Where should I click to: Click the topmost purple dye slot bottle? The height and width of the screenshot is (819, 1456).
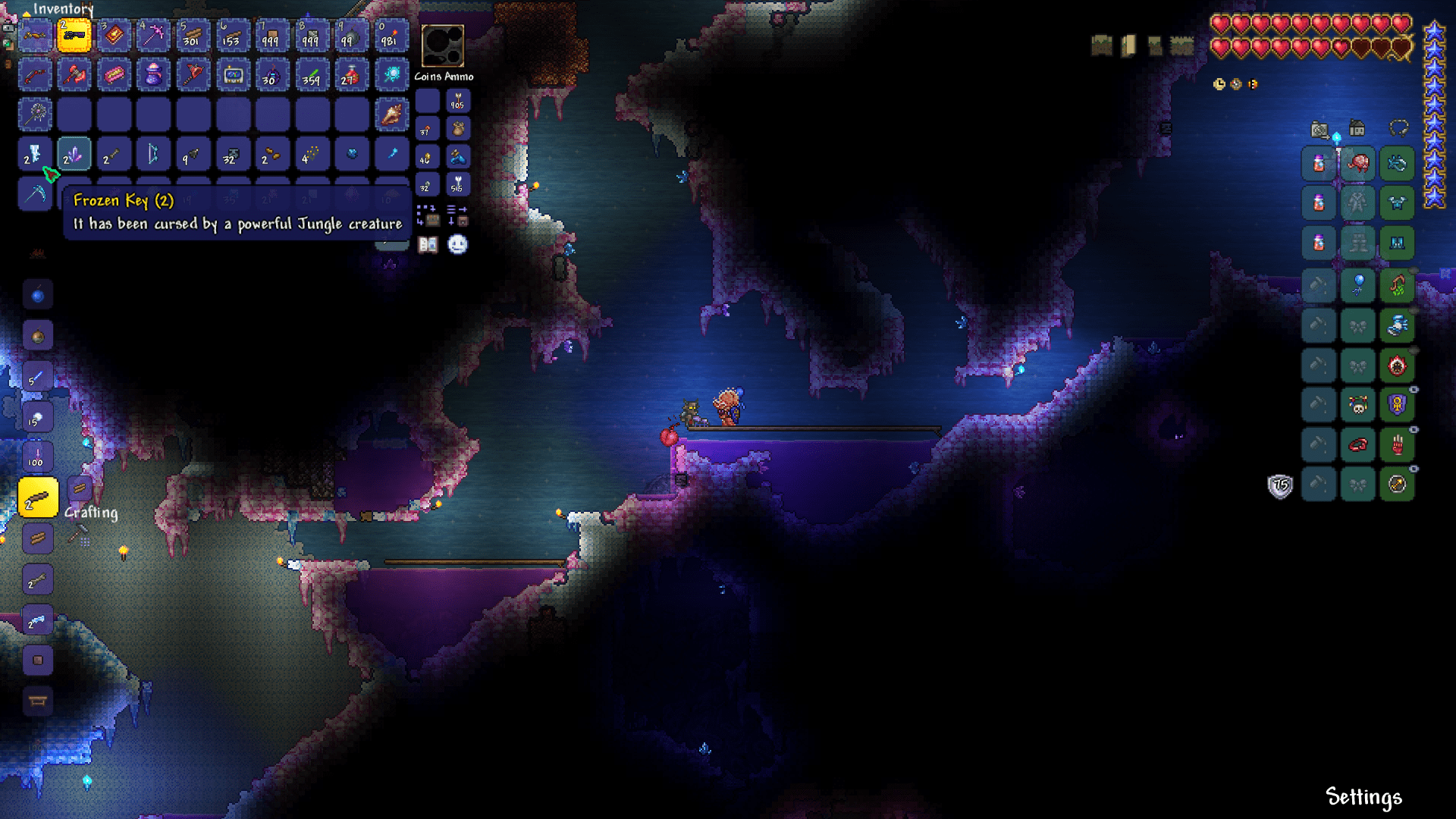1319,164
